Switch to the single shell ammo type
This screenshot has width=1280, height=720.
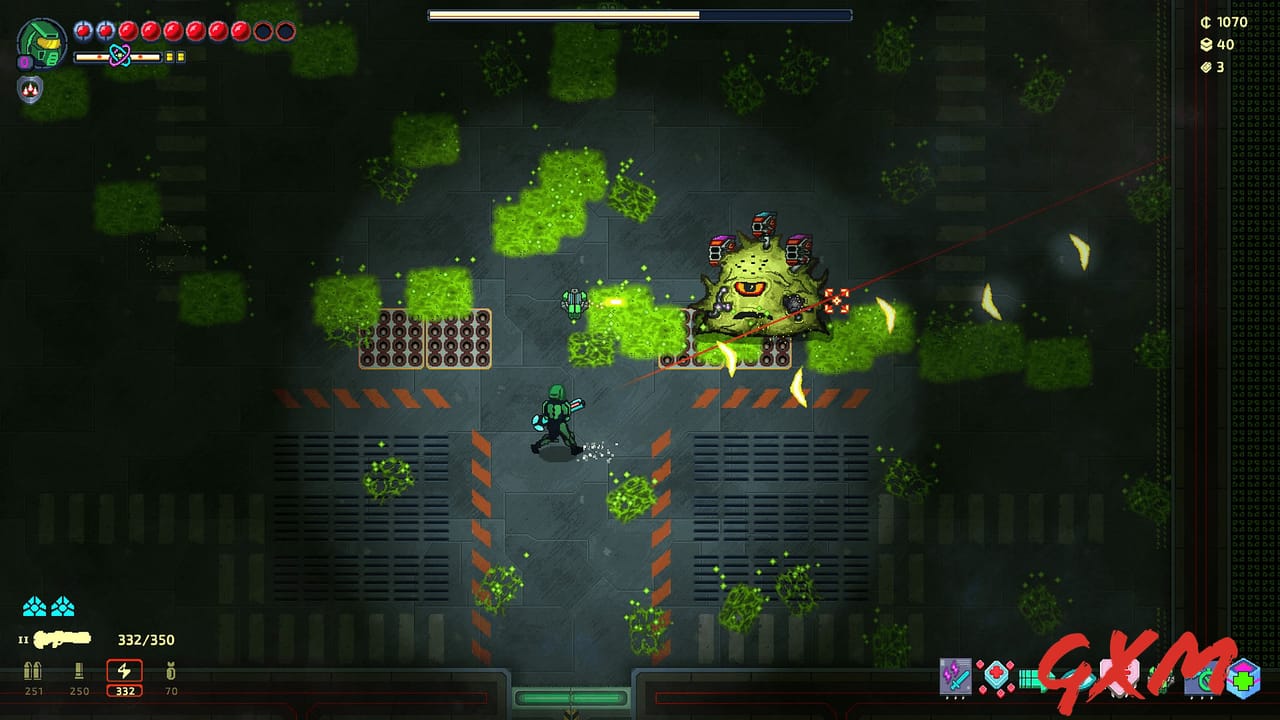coord(79,672)
